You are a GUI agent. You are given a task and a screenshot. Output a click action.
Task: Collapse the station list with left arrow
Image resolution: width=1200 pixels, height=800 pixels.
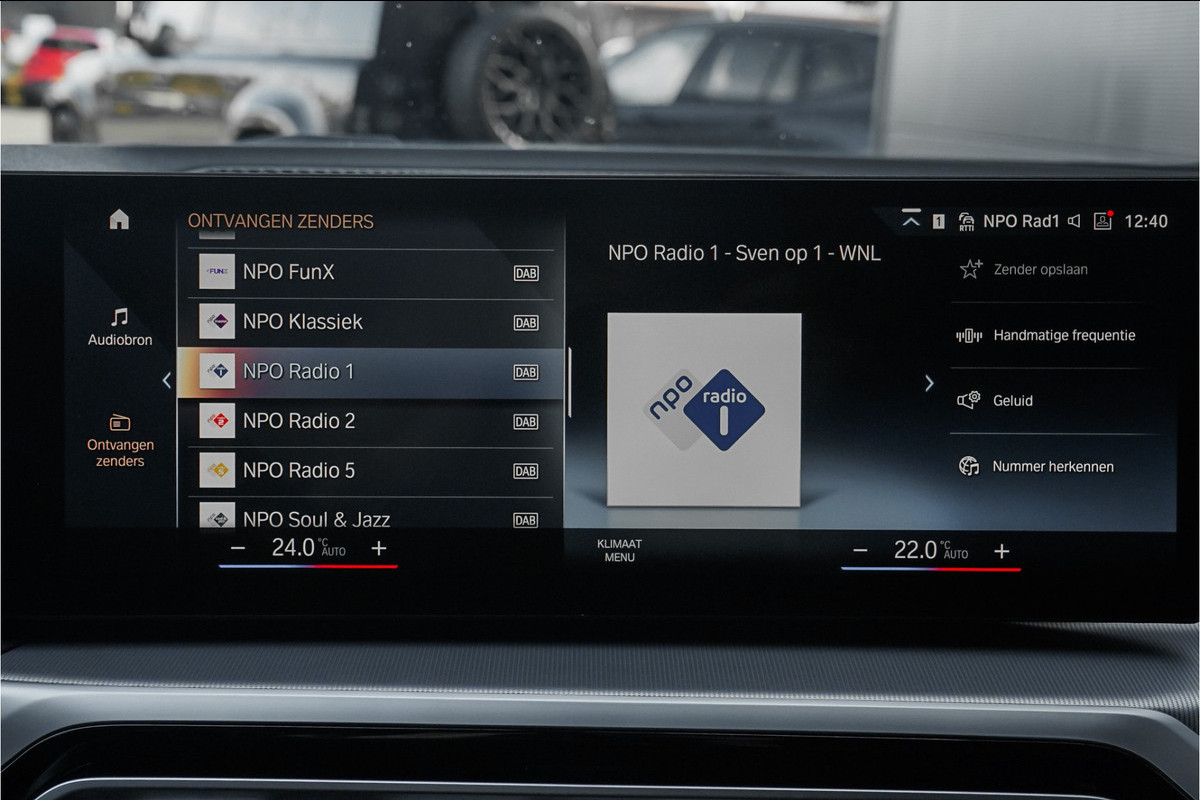click(x=167, y=380)
